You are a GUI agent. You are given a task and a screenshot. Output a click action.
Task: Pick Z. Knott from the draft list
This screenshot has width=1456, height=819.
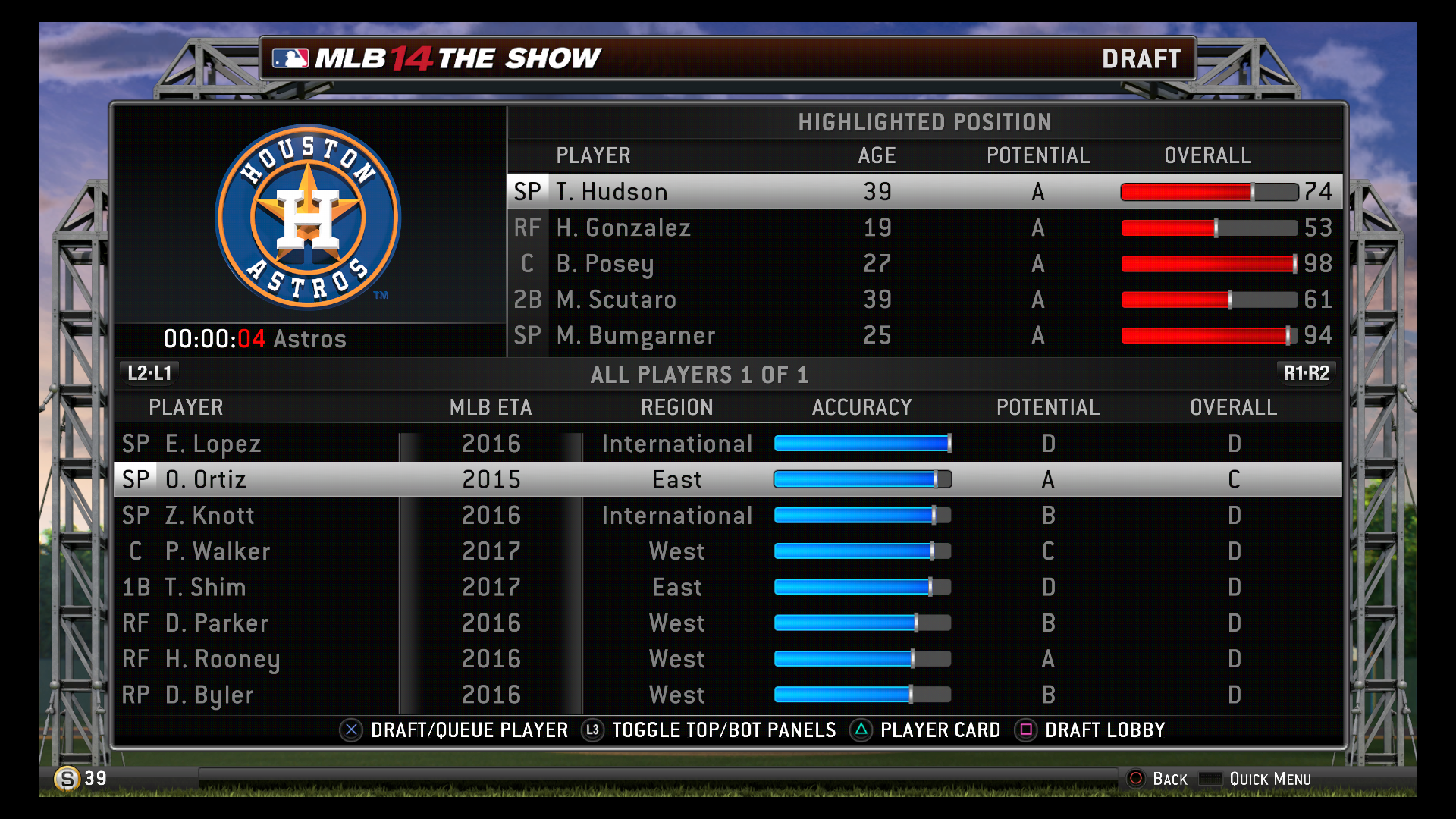pyautogui.click(x=209, y=516)
